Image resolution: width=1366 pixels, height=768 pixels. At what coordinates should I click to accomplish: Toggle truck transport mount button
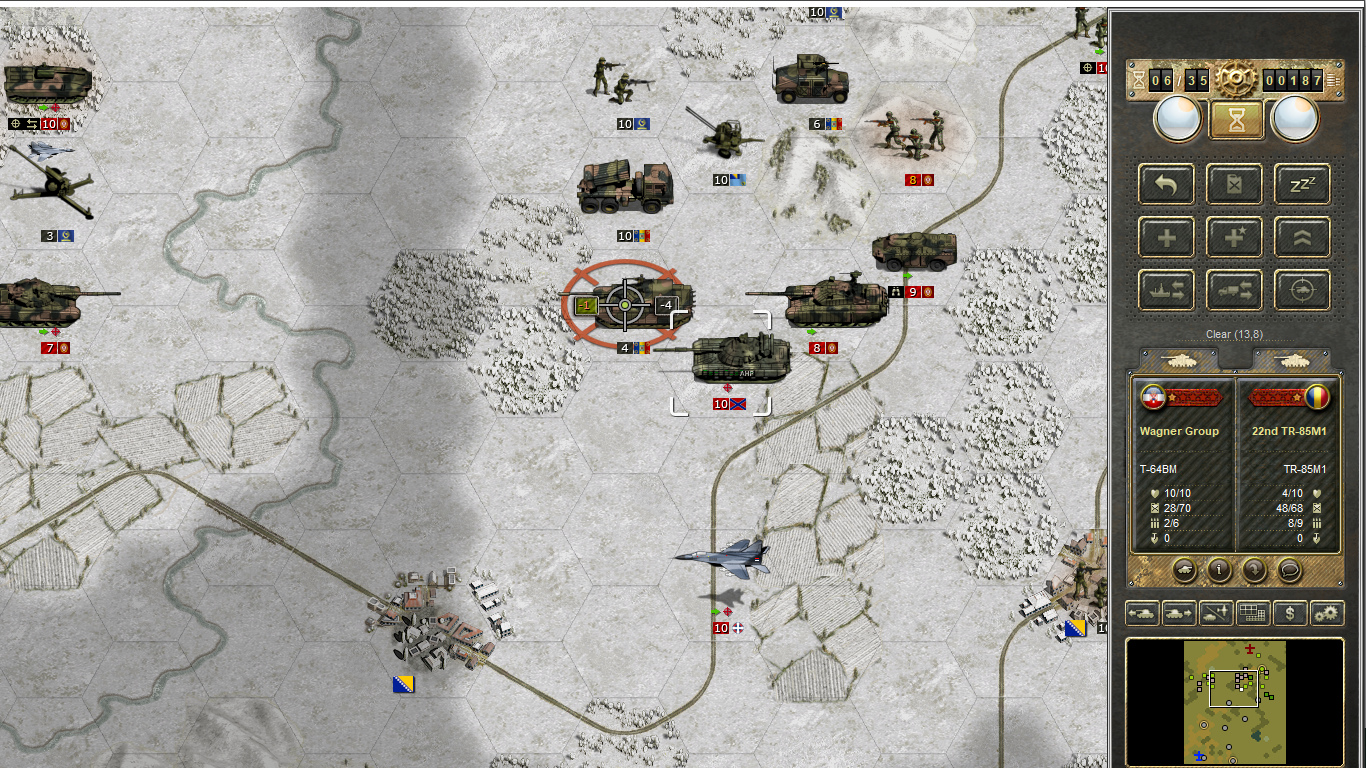pyautogui.click(x=1234, y=290)
